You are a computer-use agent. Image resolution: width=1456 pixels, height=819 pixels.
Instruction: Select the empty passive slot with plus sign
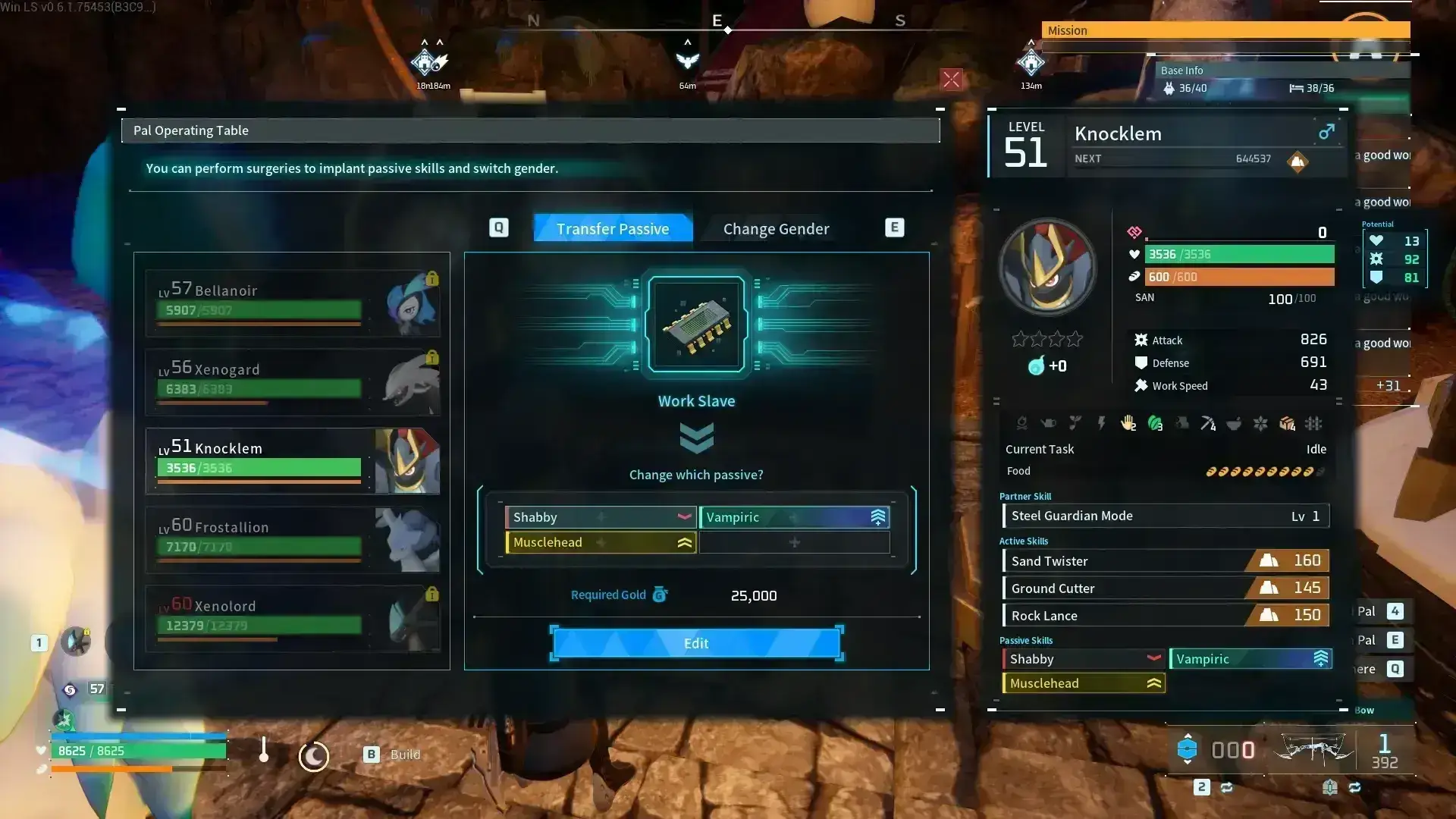793,542
